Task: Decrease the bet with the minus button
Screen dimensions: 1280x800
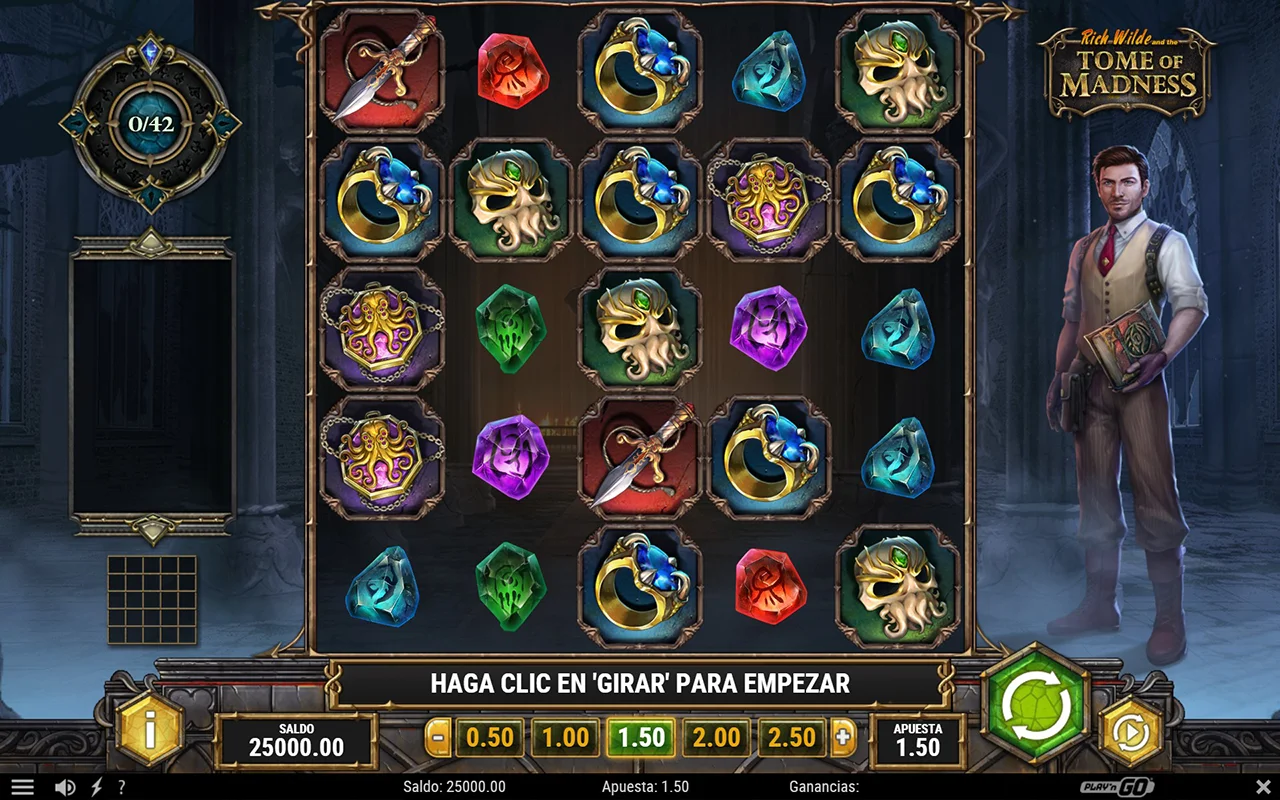Action: point(438,738)
